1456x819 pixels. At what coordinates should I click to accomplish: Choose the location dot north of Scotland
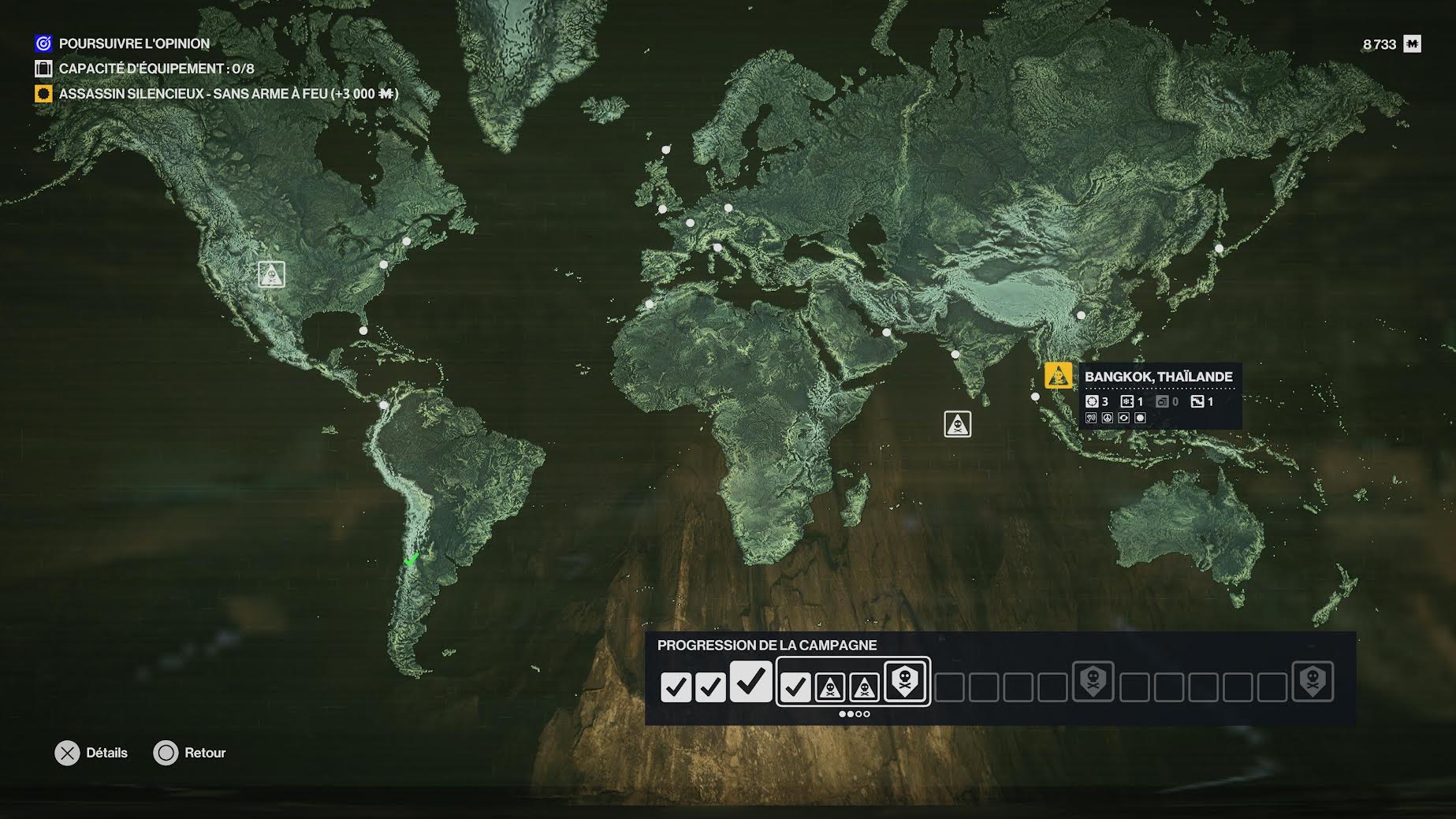click(666, 150)
